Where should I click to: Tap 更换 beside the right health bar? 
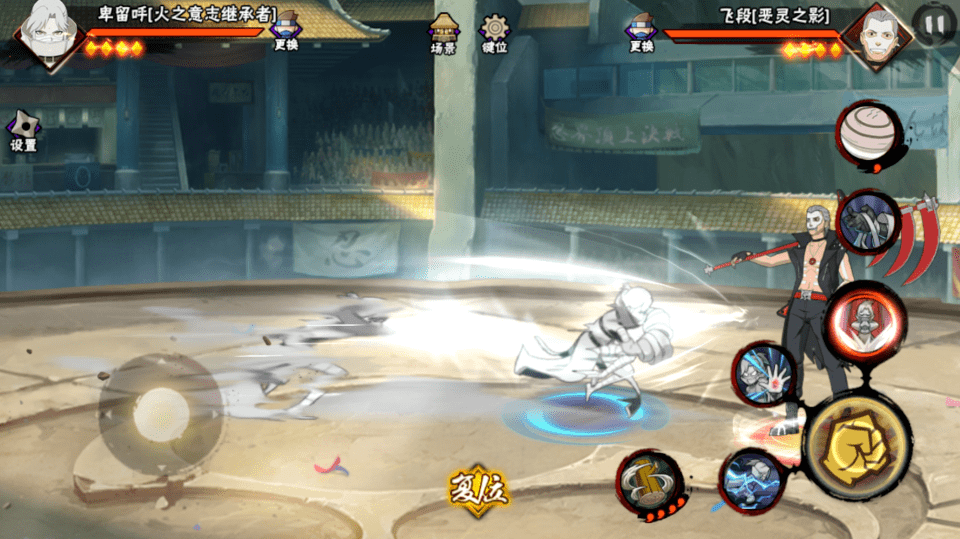(641, 31)
